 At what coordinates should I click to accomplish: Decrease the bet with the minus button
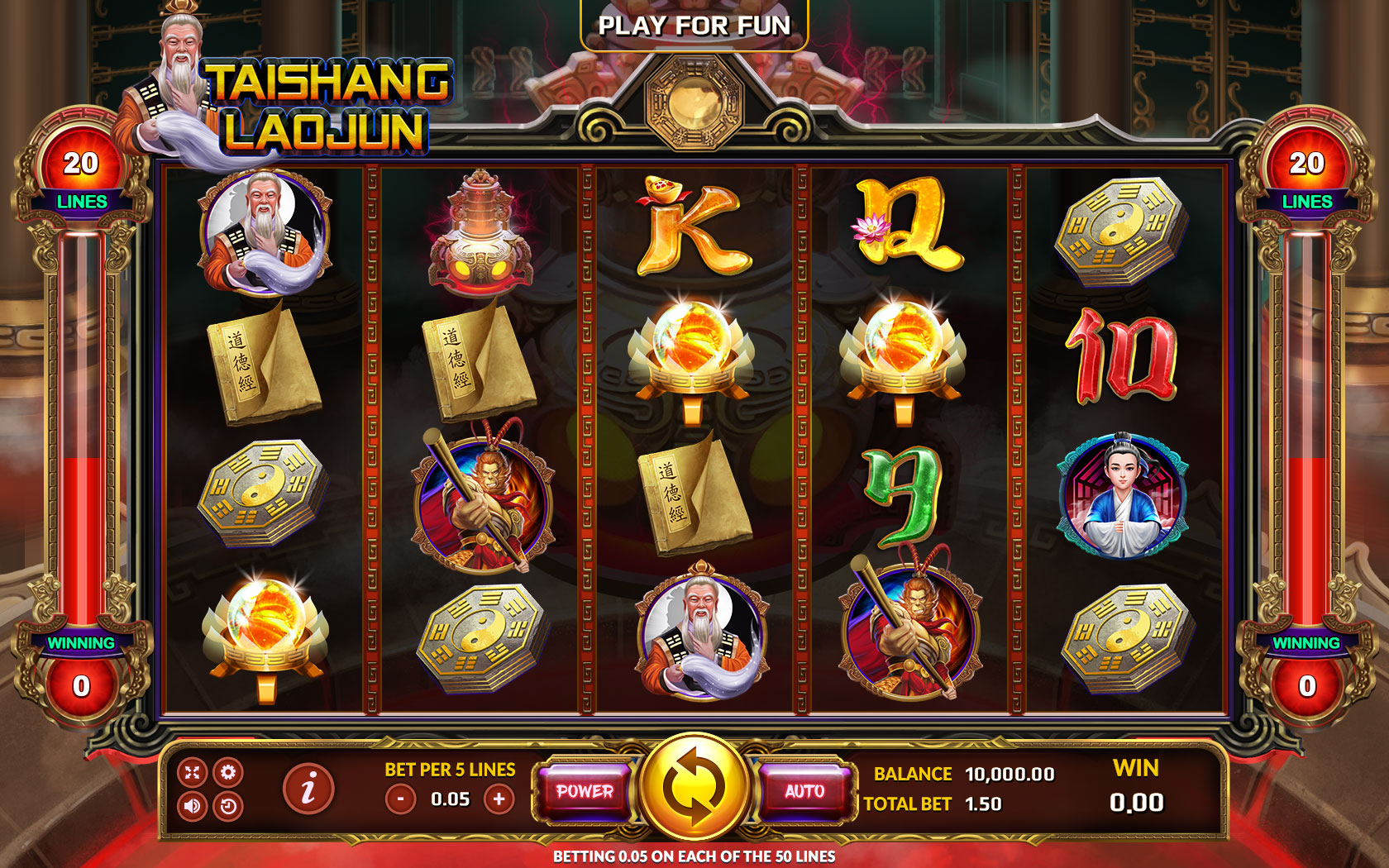pos(403,799)
